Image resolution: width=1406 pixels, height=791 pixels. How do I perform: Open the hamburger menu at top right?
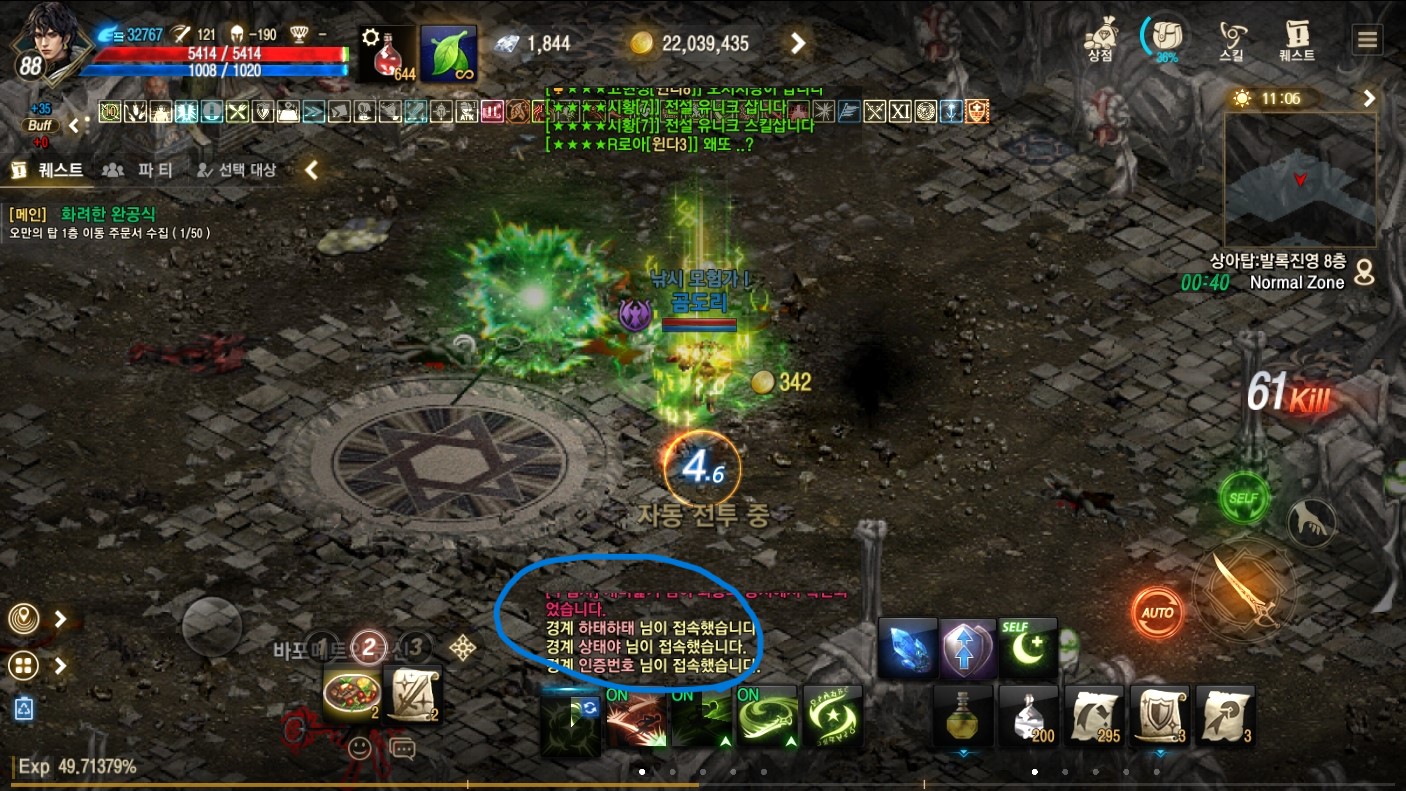(x=1368, y=38)
